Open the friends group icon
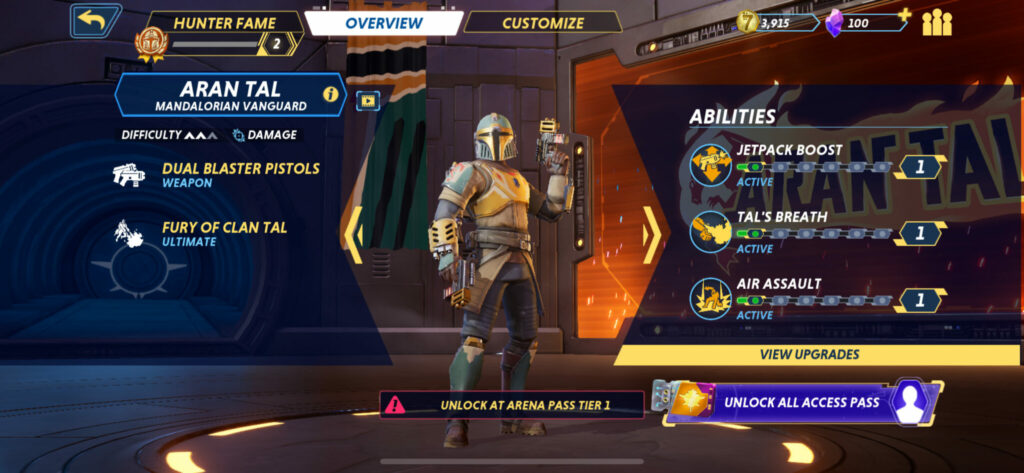1024x473 pixels. tap(937, 23)
